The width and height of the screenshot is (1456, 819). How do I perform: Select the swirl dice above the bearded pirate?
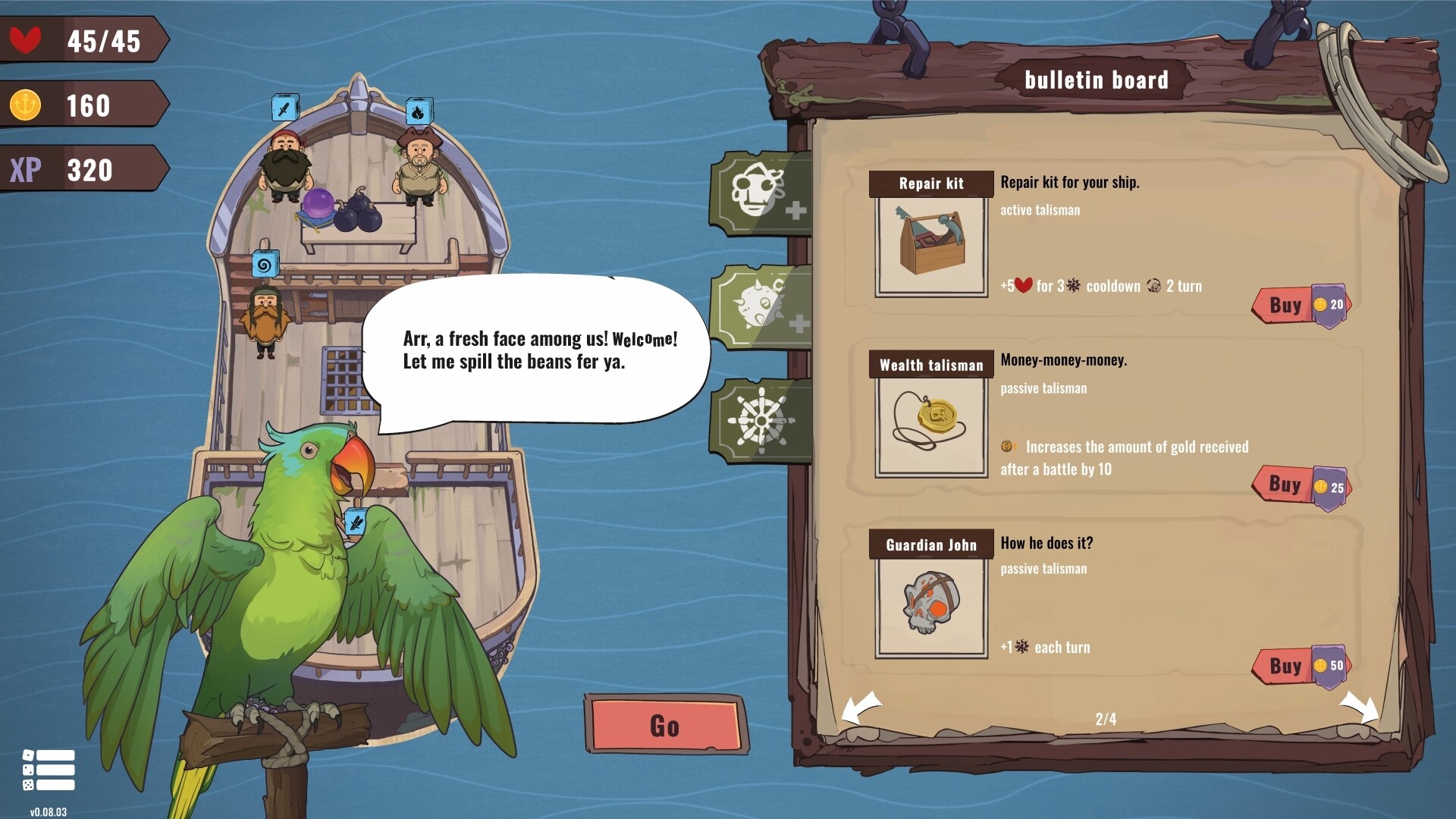click(x=265, y=265)
